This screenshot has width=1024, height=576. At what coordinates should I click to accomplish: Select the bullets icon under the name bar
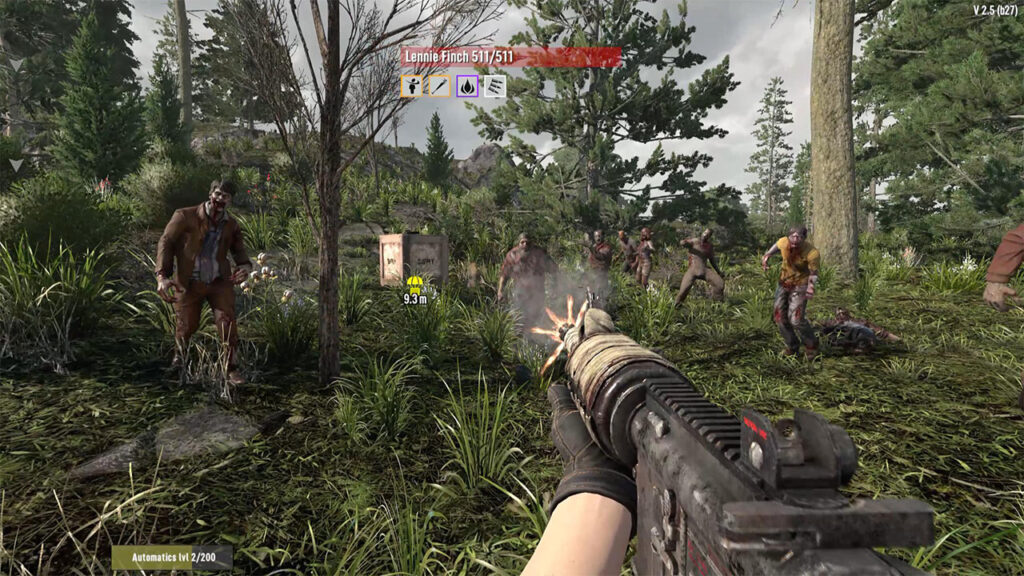click(x=495, y=86)
